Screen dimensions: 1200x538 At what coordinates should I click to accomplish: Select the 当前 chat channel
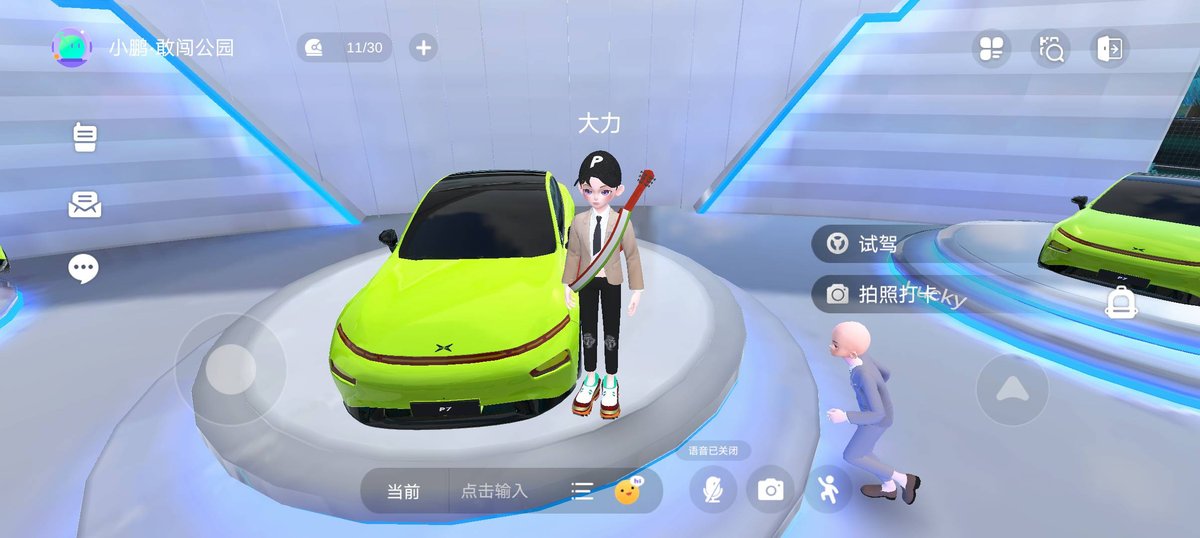pos(404,491)
